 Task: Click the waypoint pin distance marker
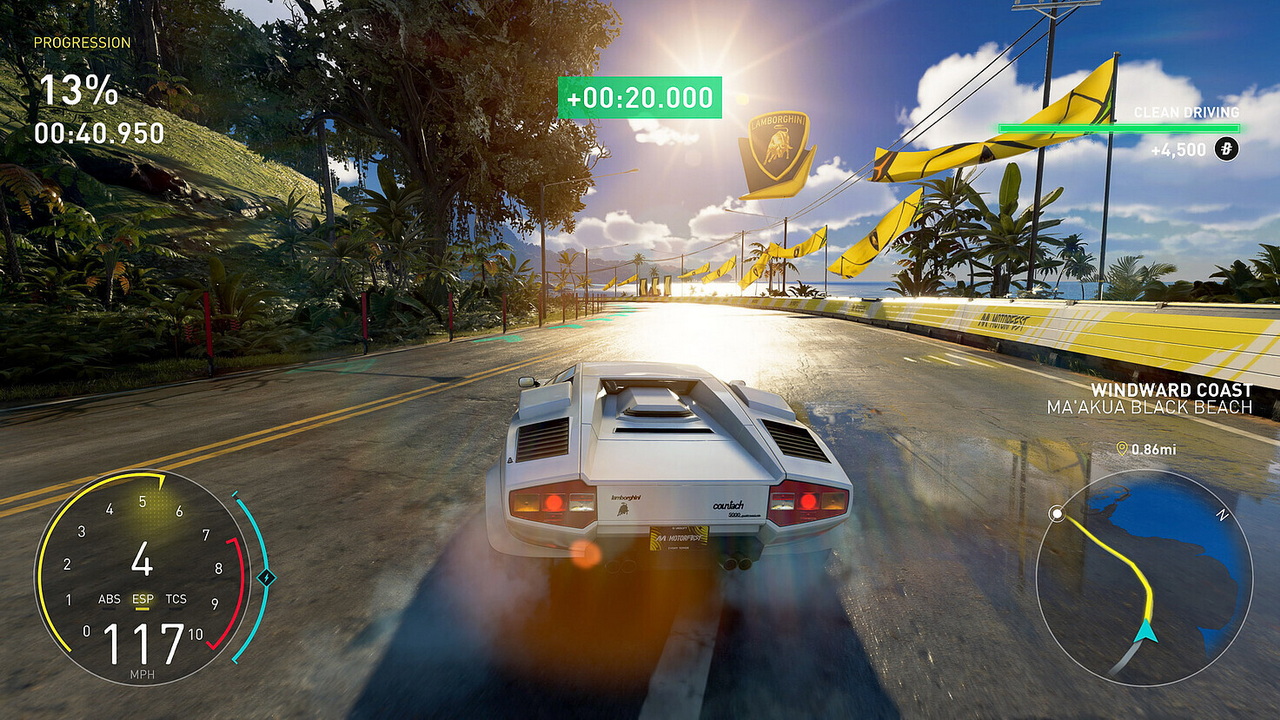[1122, 449]
